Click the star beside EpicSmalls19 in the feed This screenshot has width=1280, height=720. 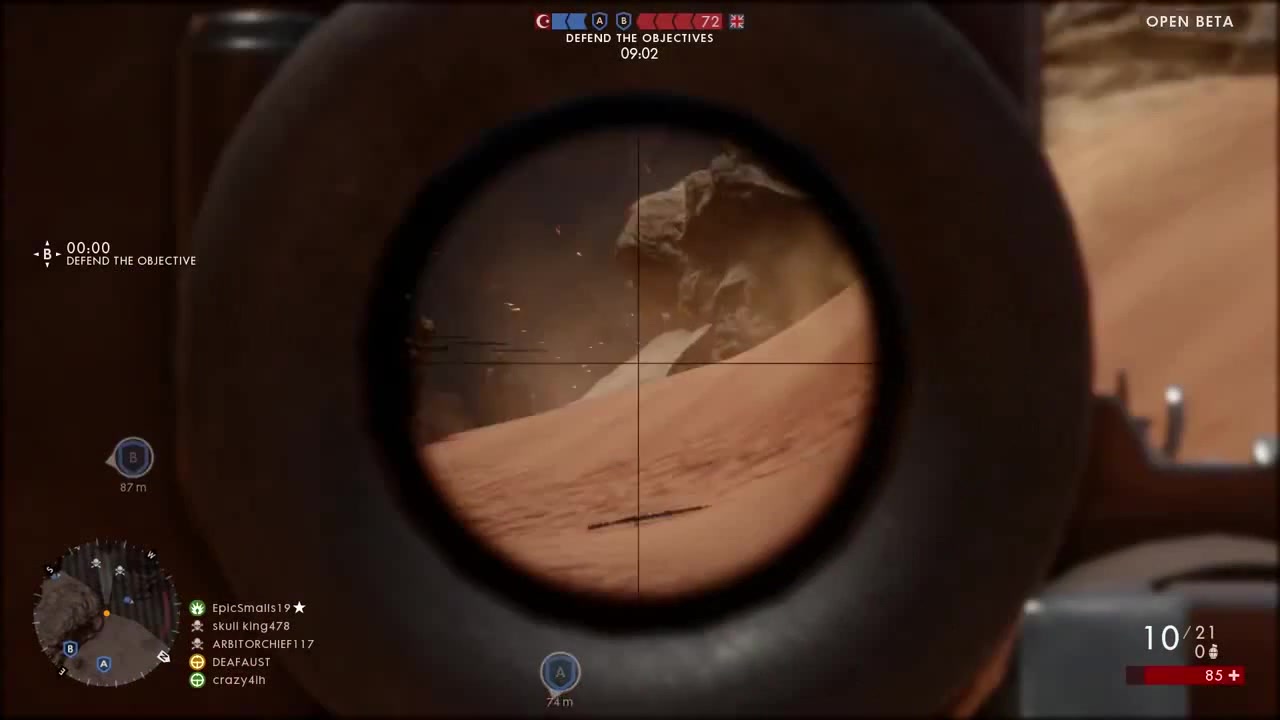tap(298, 607)
